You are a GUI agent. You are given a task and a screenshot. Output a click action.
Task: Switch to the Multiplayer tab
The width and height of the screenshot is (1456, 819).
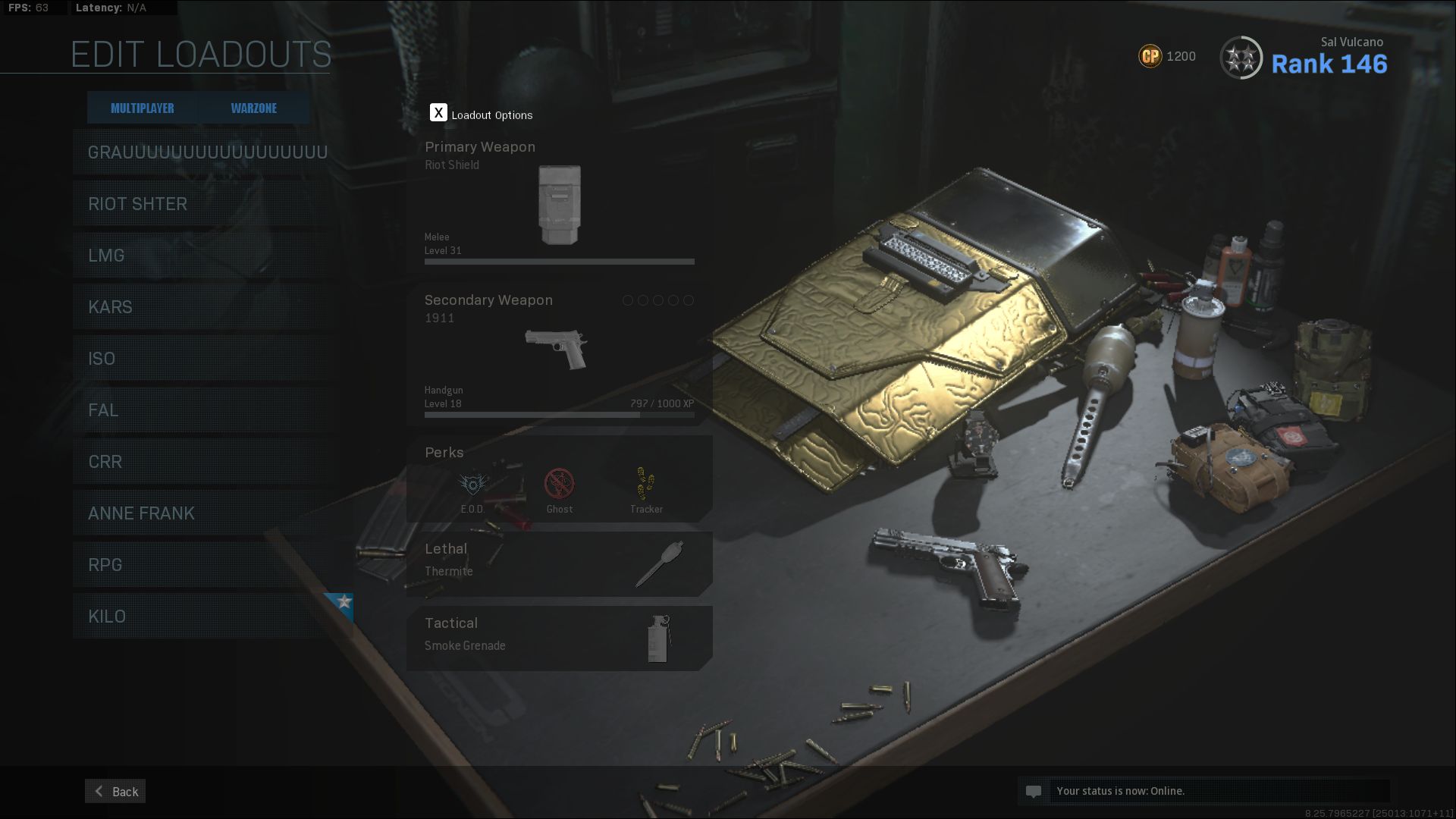pyautogui.click(x=142, y=108)
